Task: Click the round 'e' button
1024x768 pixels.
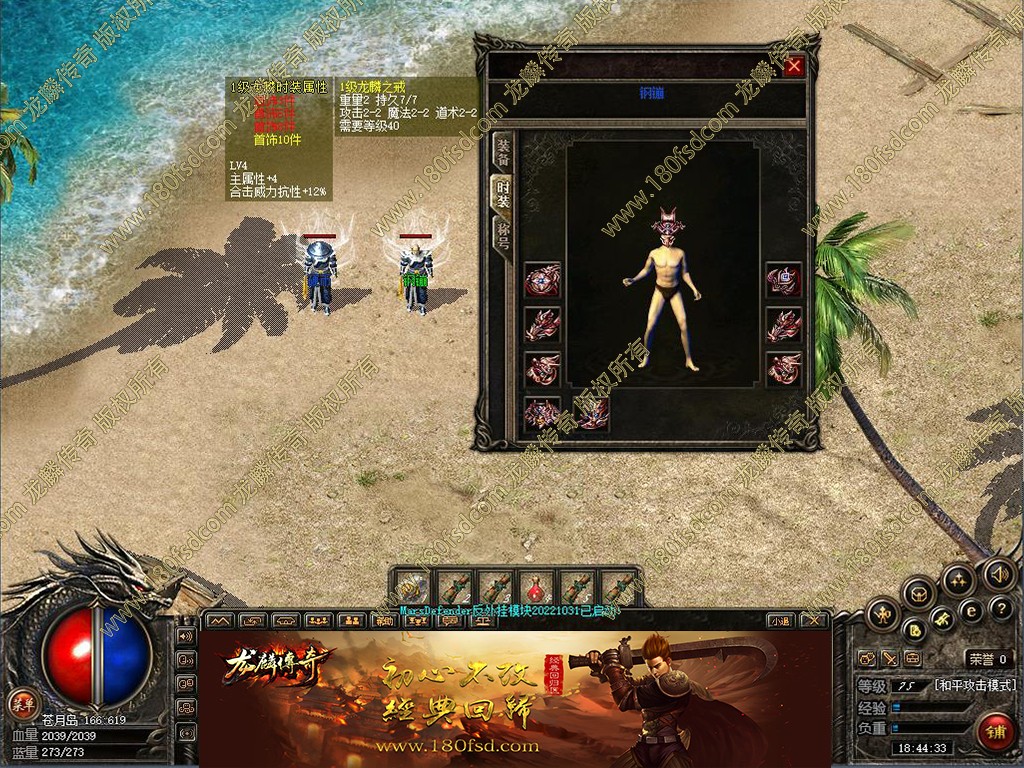Action: pyautogui.click(x=971, y=610)
